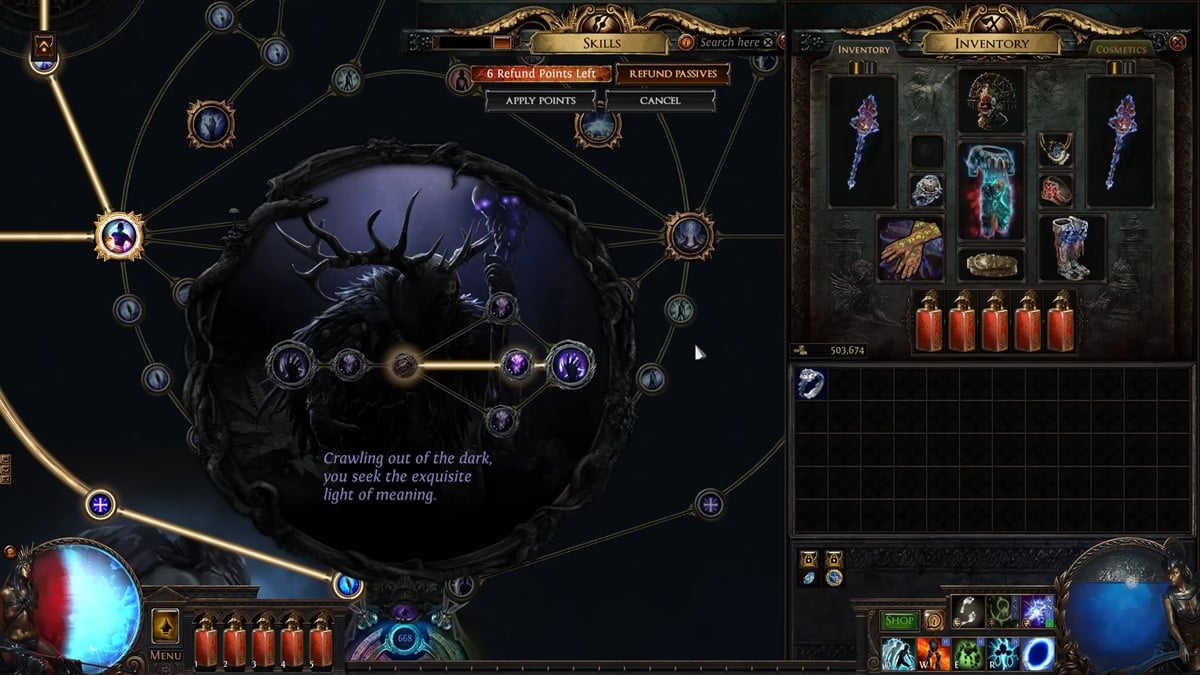1200x675 pixels.
Task: Activate the green E-key skill
Action: (x=967, y=654)
